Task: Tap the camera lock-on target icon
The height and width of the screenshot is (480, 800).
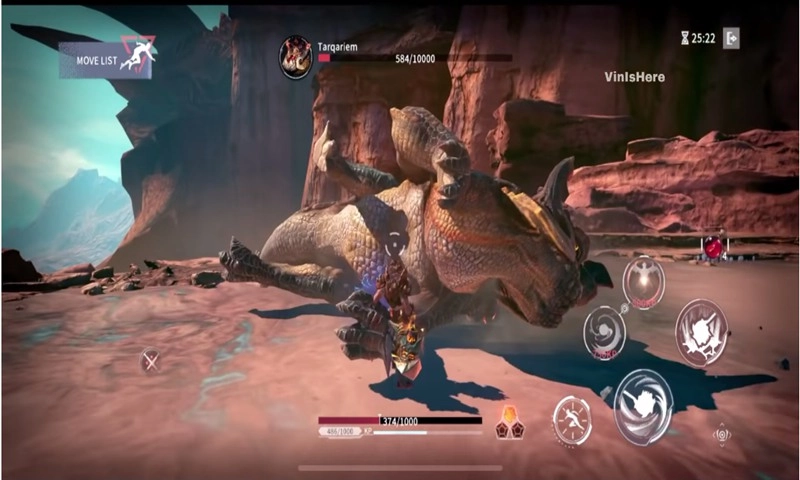Action: (x=721, y=435)
